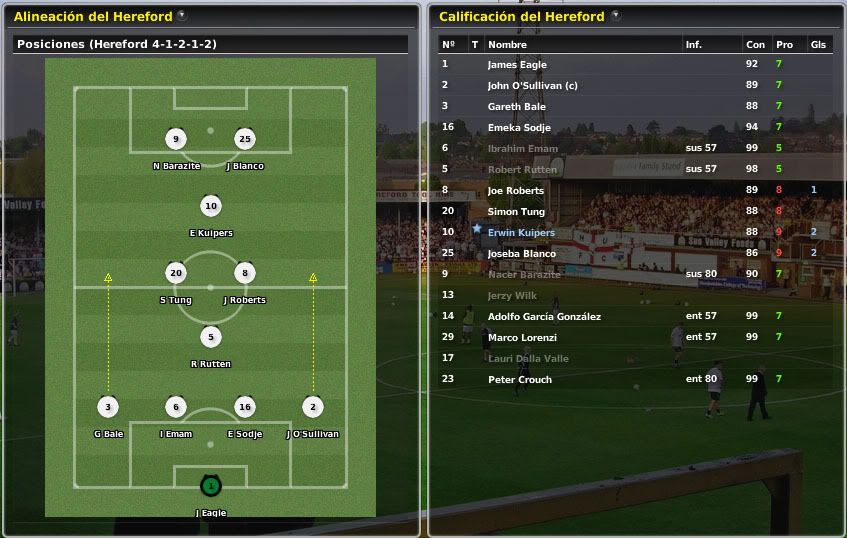Select Adolfo García González in the list
Image resolution: width=847 pixels, height=538 pixels.
pos(544,317)
